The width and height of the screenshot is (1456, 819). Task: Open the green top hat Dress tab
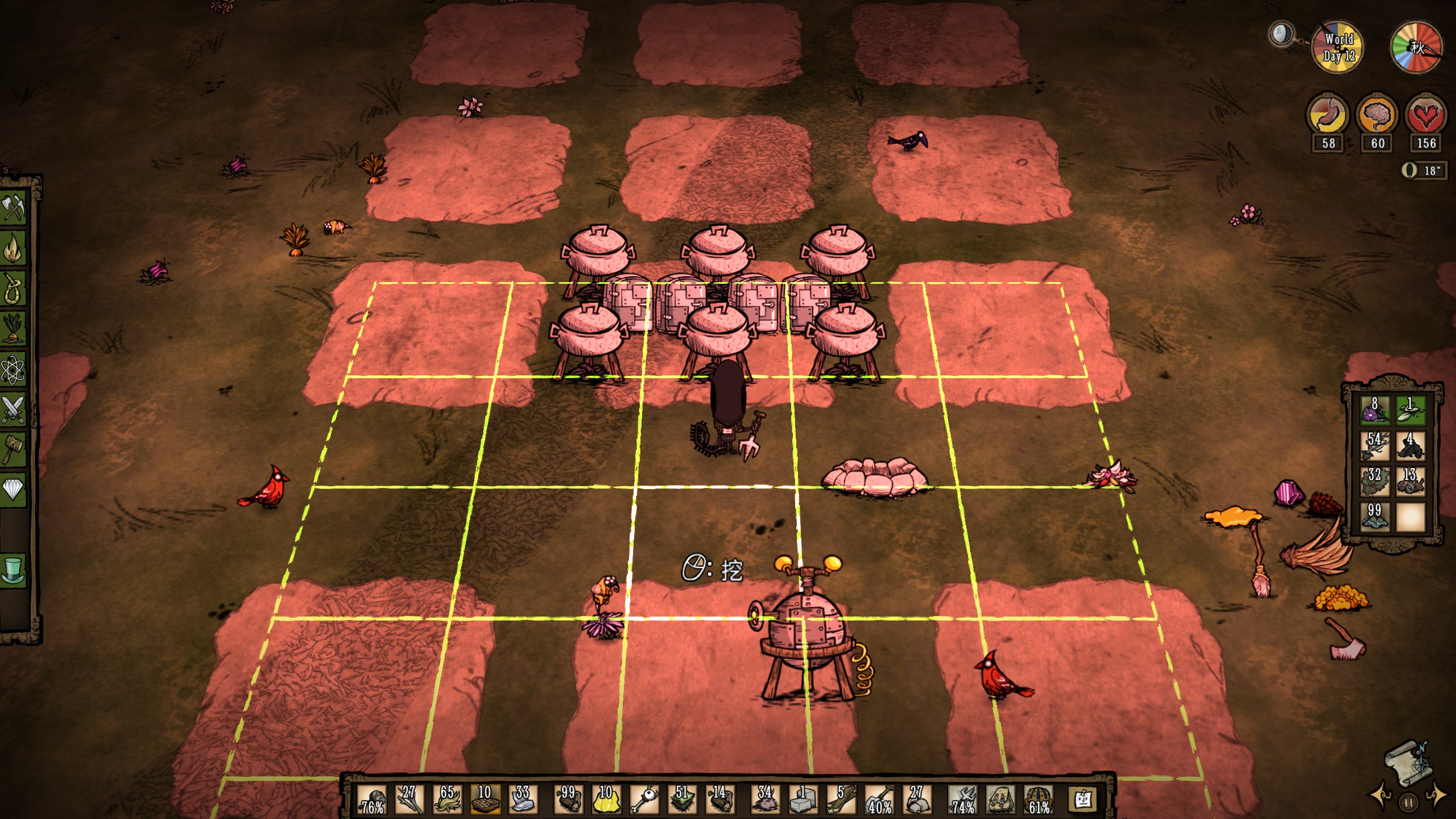pos(14,569)
